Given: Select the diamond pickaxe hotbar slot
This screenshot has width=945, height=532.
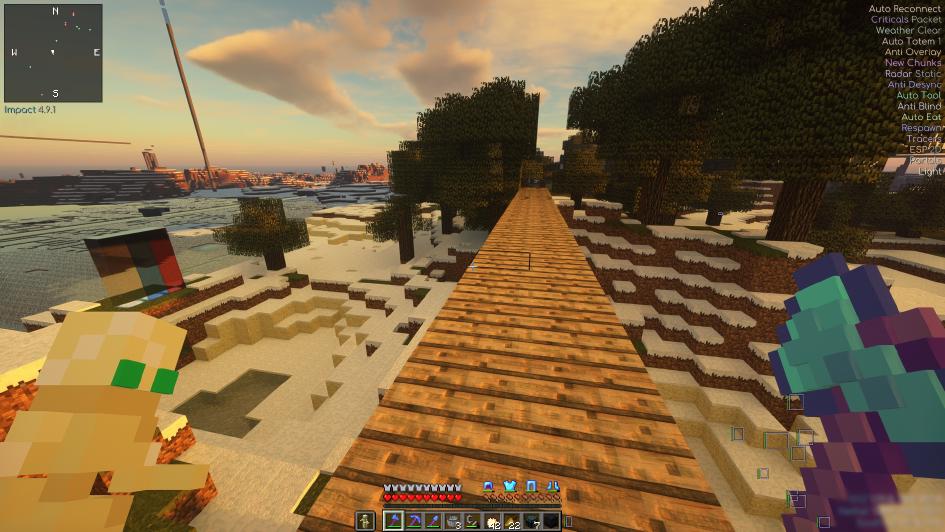Looking at the screenshot, I should [413, 521].
